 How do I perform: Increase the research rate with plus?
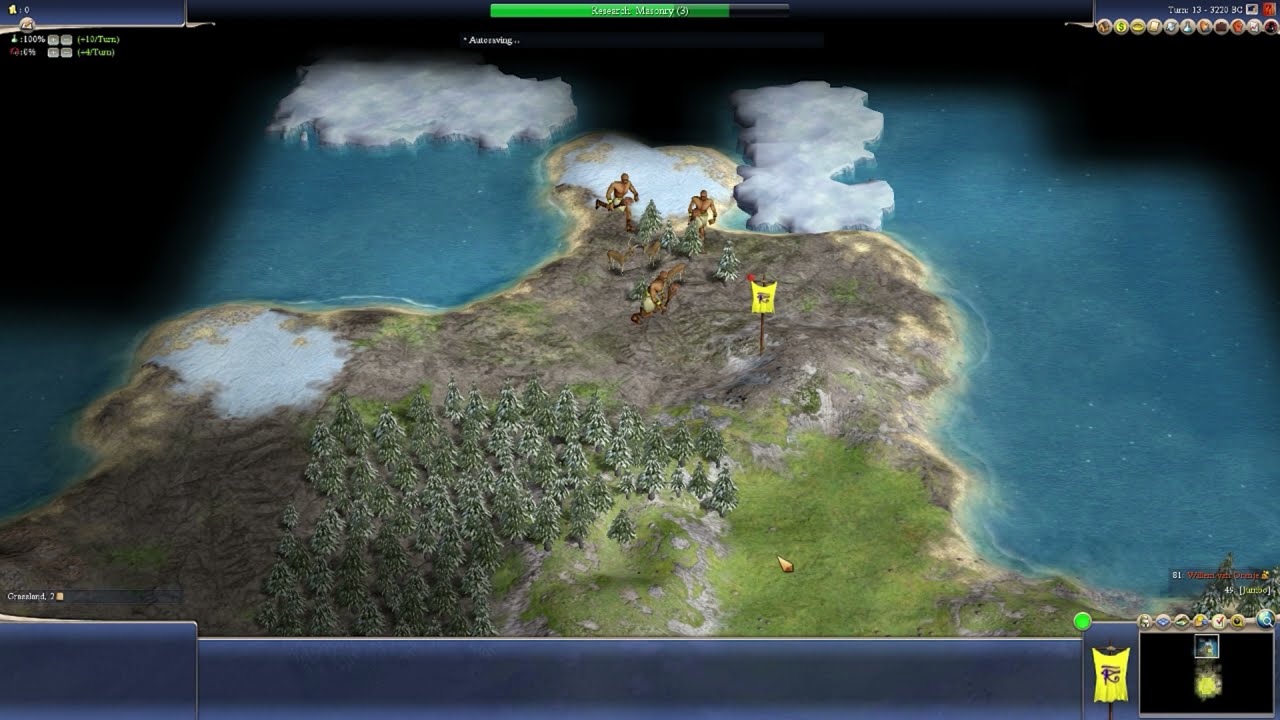[53, 39]
